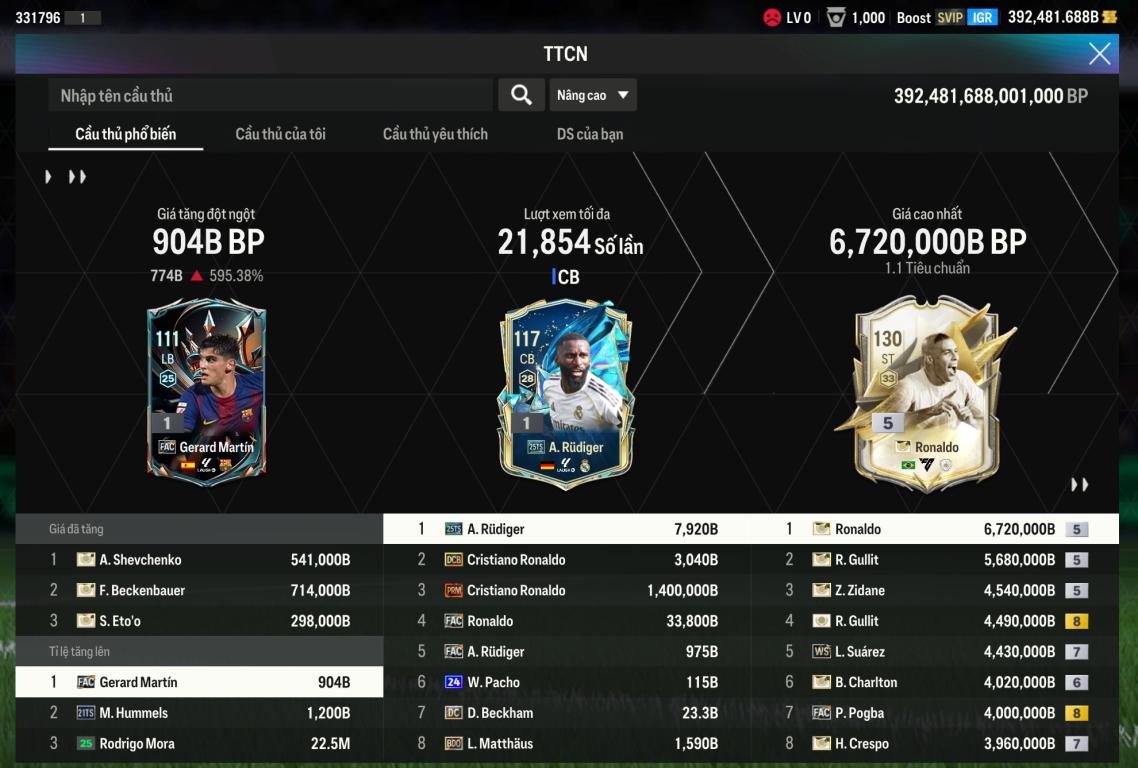
Task: Select the A. Shevchenko list row
Action: (199, 560)
